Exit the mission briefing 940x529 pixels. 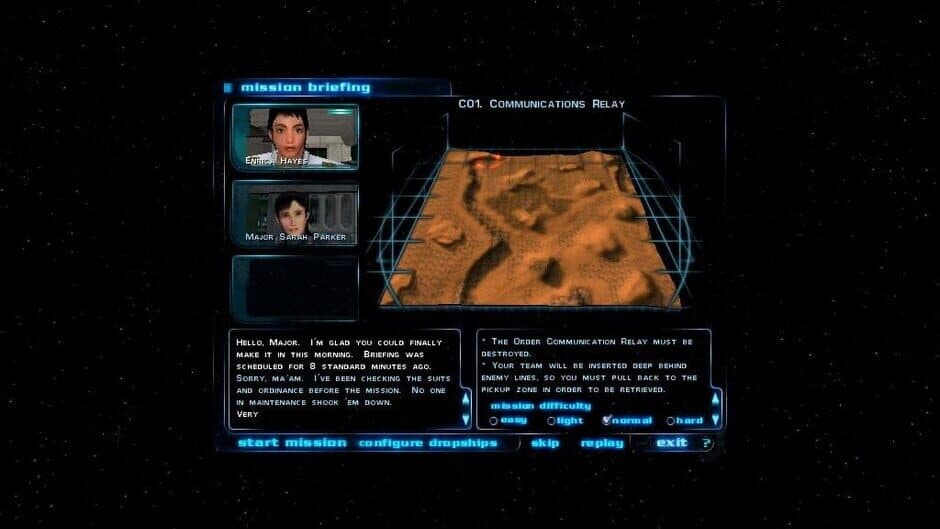[671, 443]
